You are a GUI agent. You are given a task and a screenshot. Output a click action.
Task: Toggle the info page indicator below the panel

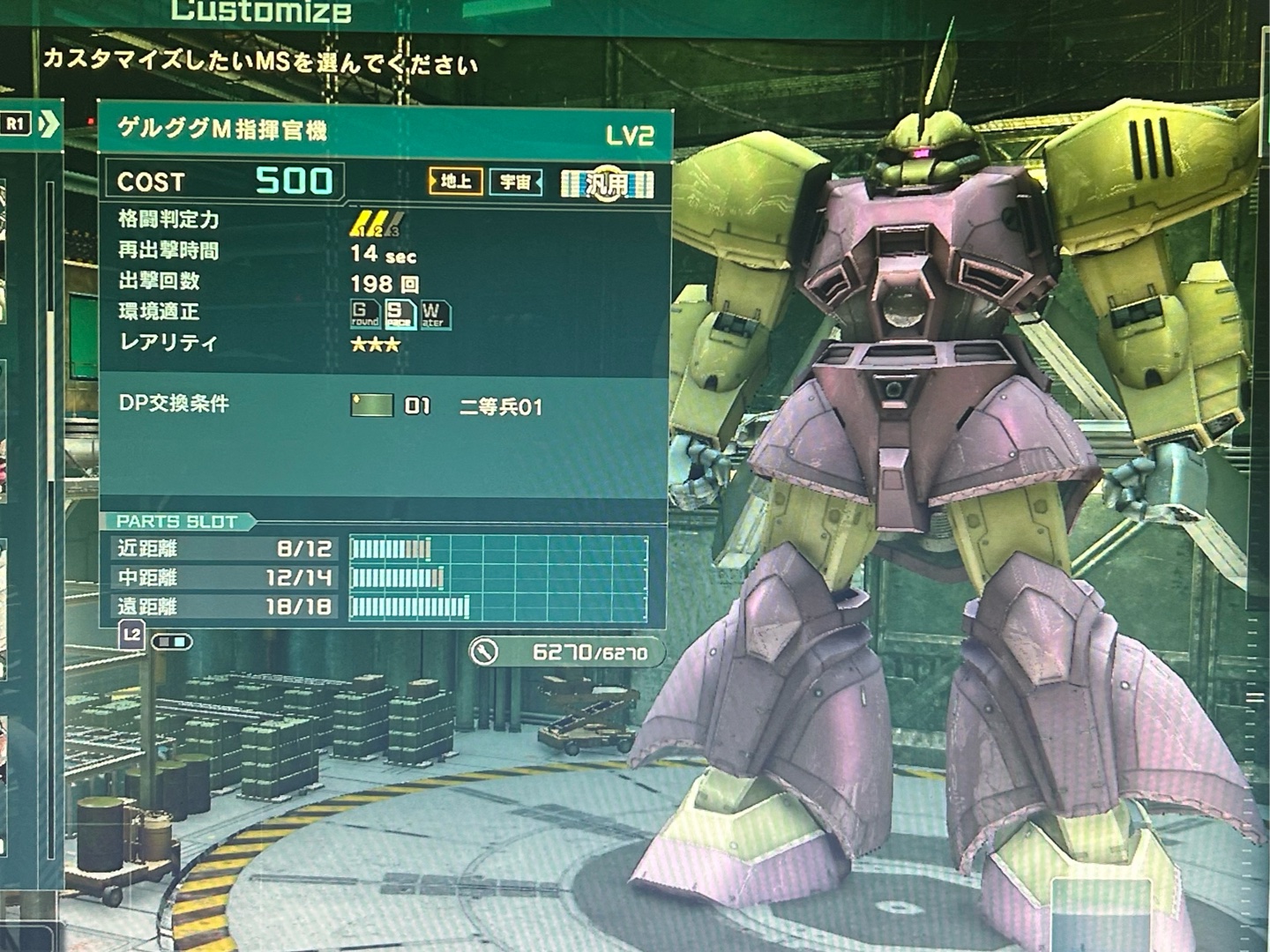171,642
